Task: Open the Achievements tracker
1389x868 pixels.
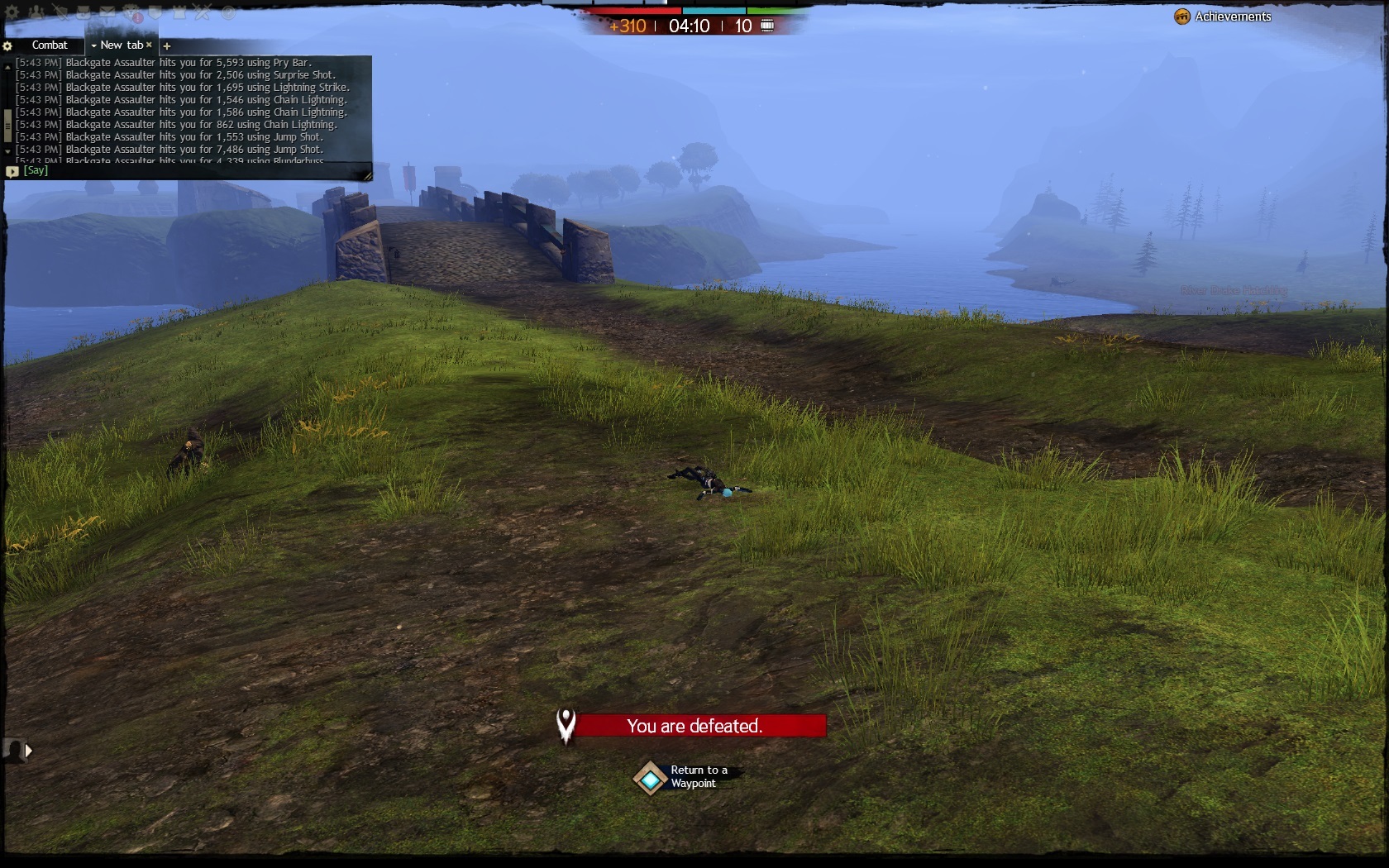Action: click(1223, 17)
